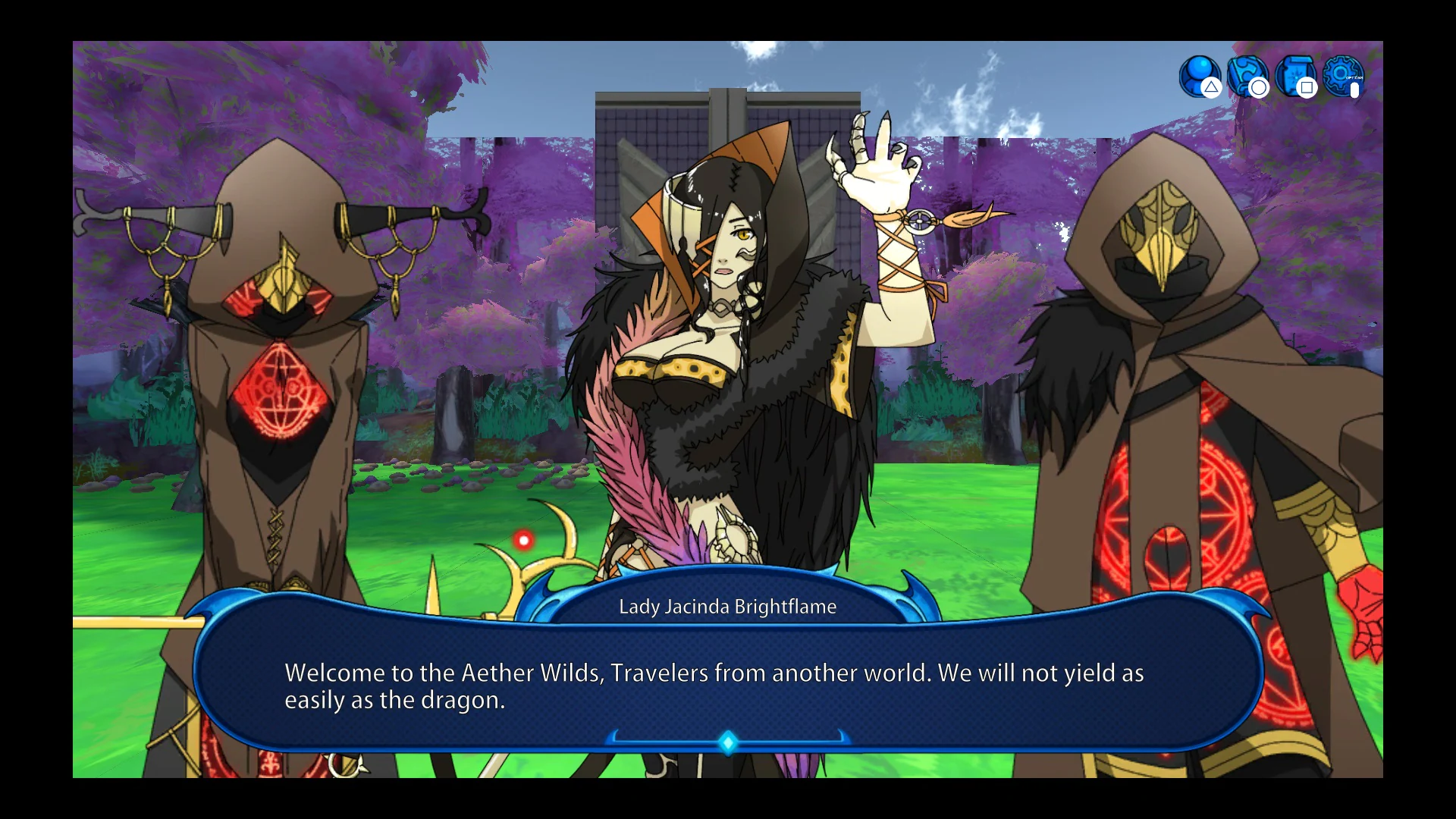Viewport: 1456px width, 819px height.
Task: Click the square controller button prompt
Action: click(x=1307, y=89)
